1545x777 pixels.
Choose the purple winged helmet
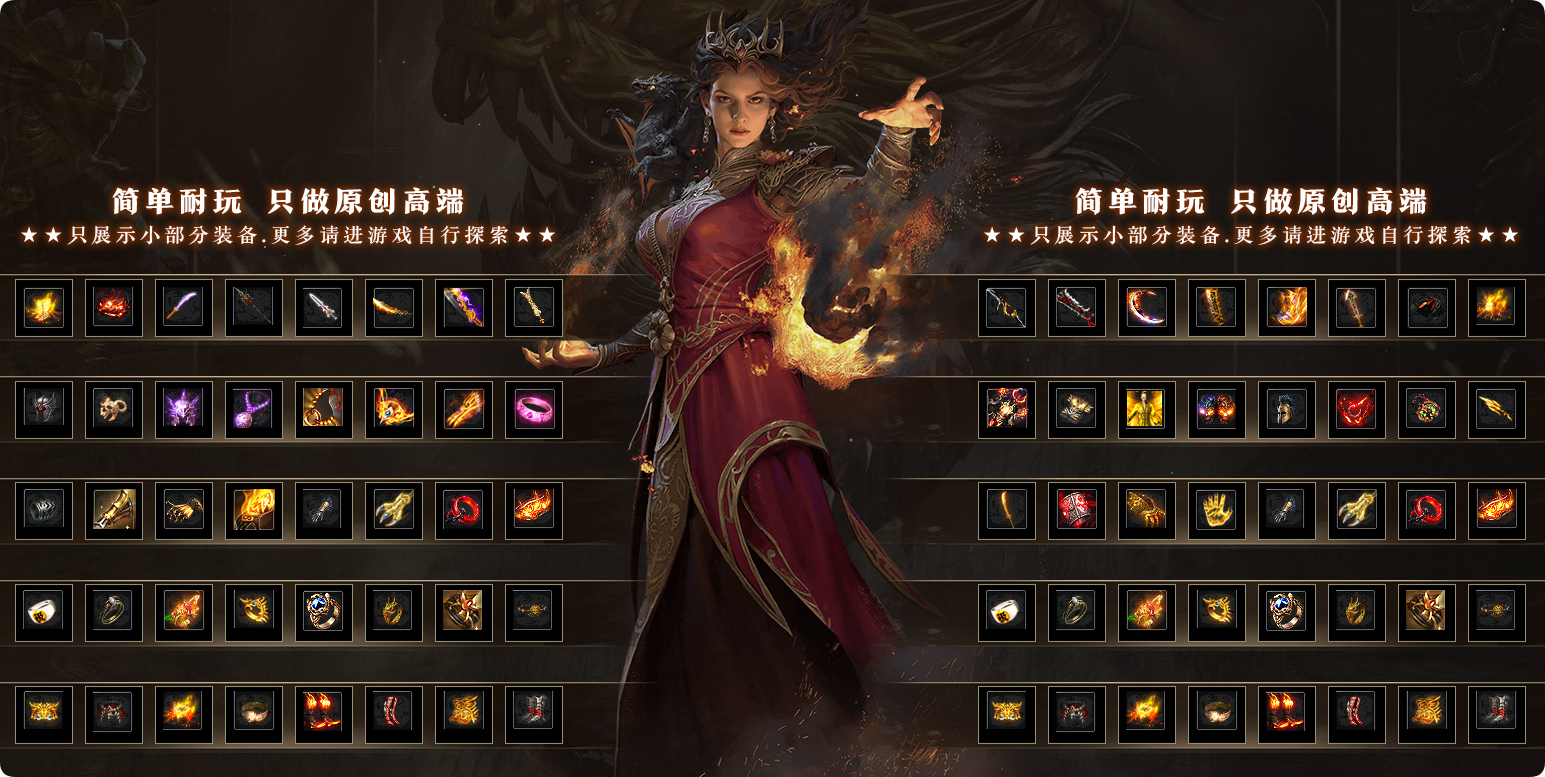coord(184,409)
